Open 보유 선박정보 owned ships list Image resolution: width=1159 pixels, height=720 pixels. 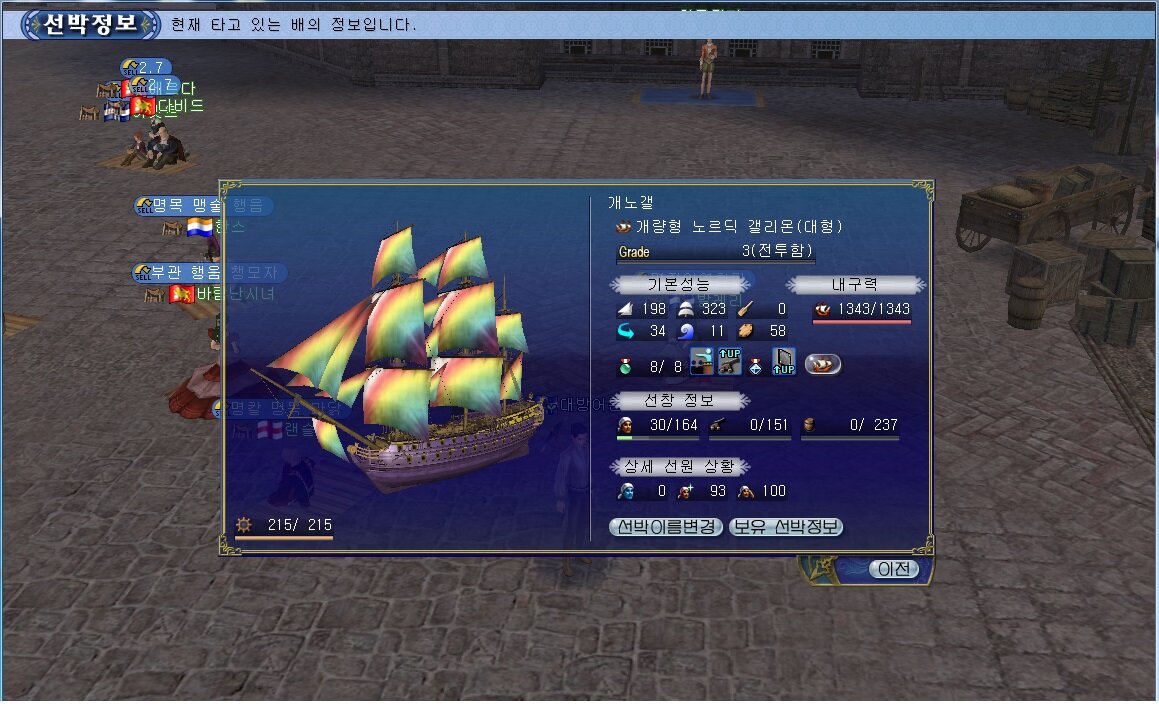(x=785, y=527)
